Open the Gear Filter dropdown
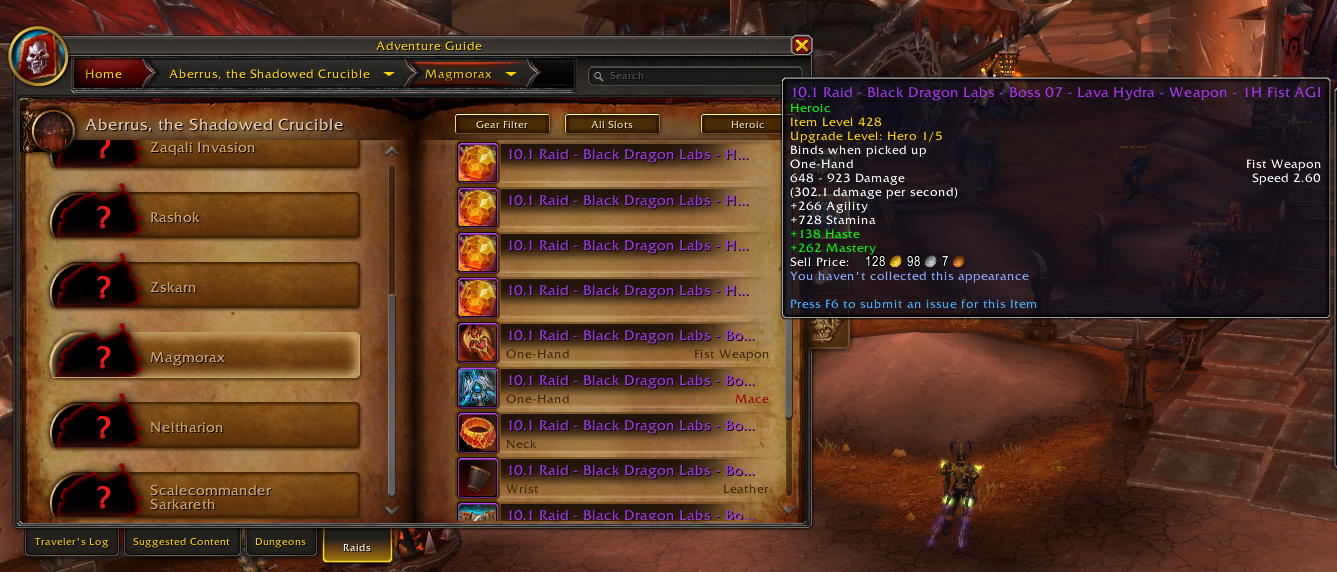Screen dimensions: 1337x572 504,124
